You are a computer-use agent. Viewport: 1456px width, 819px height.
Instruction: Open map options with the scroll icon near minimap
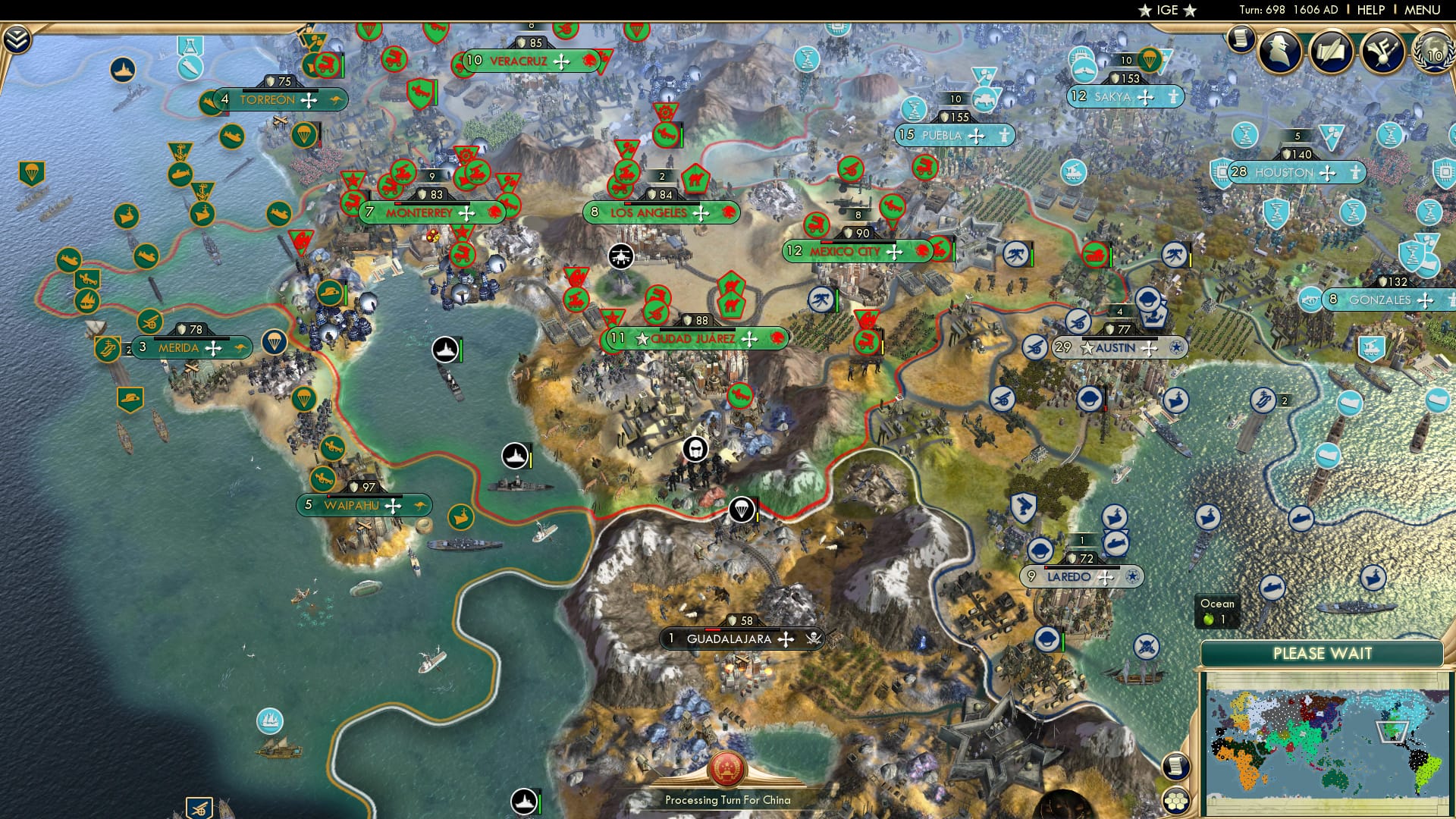(x=1176, y=765)
